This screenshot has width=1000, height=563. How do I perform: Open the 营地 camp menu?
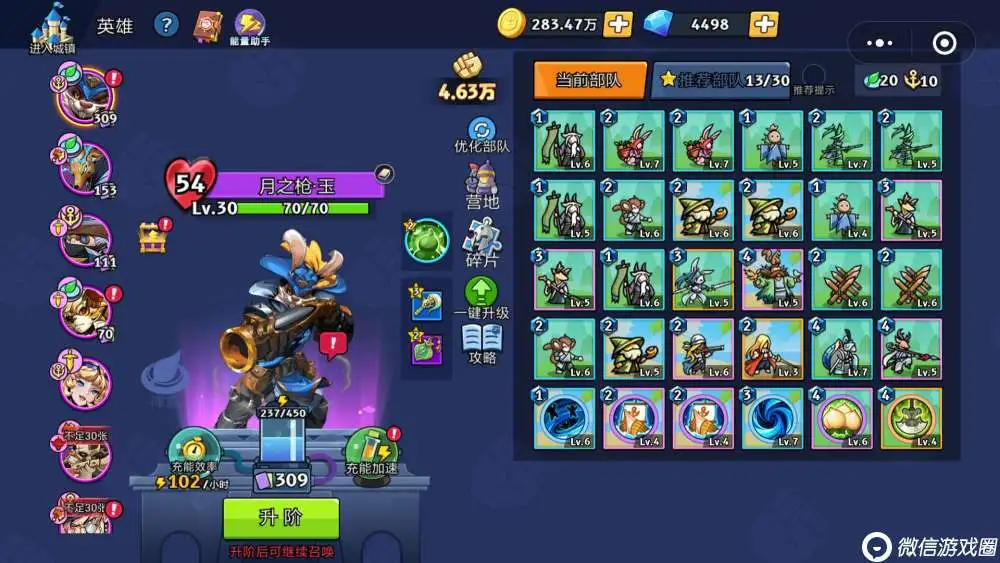[482, 188]
